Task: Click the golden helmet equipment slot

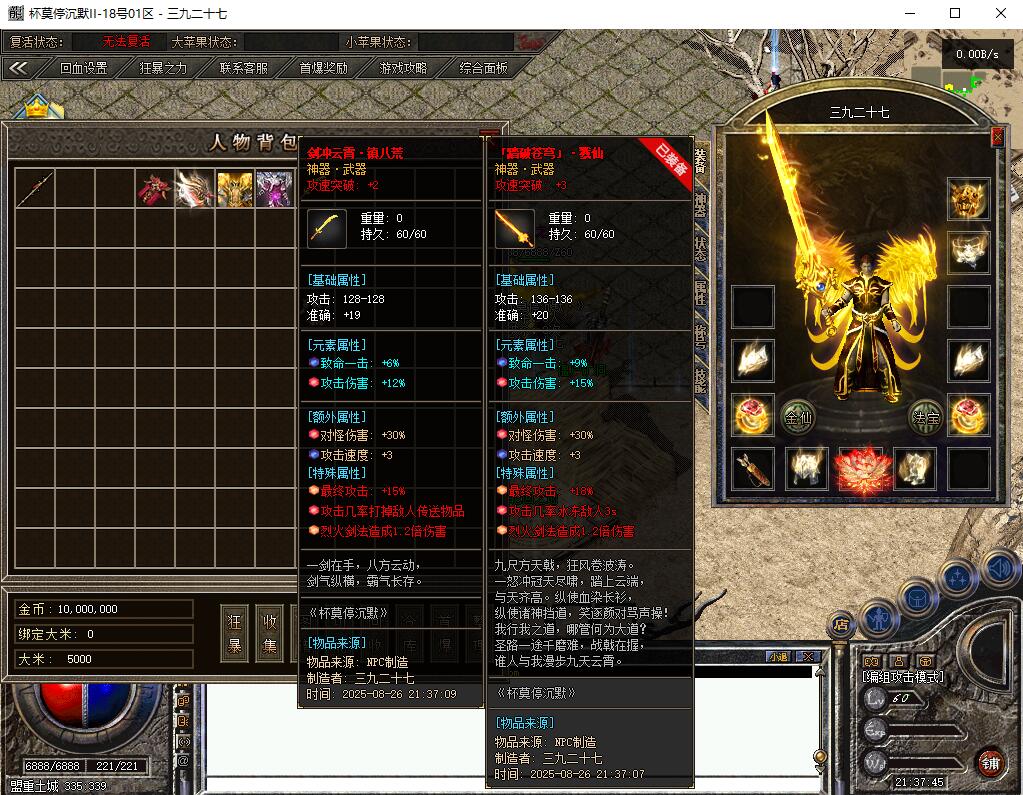Action: coord(968,199)
